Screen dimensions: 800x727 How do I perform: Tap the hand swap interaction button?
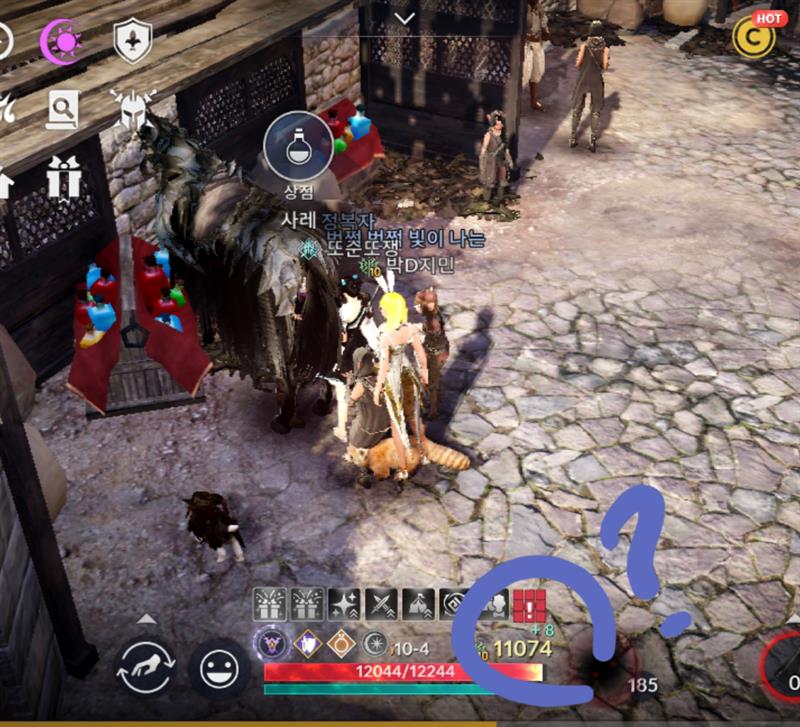pyautogui.click(x=147, y=667)
